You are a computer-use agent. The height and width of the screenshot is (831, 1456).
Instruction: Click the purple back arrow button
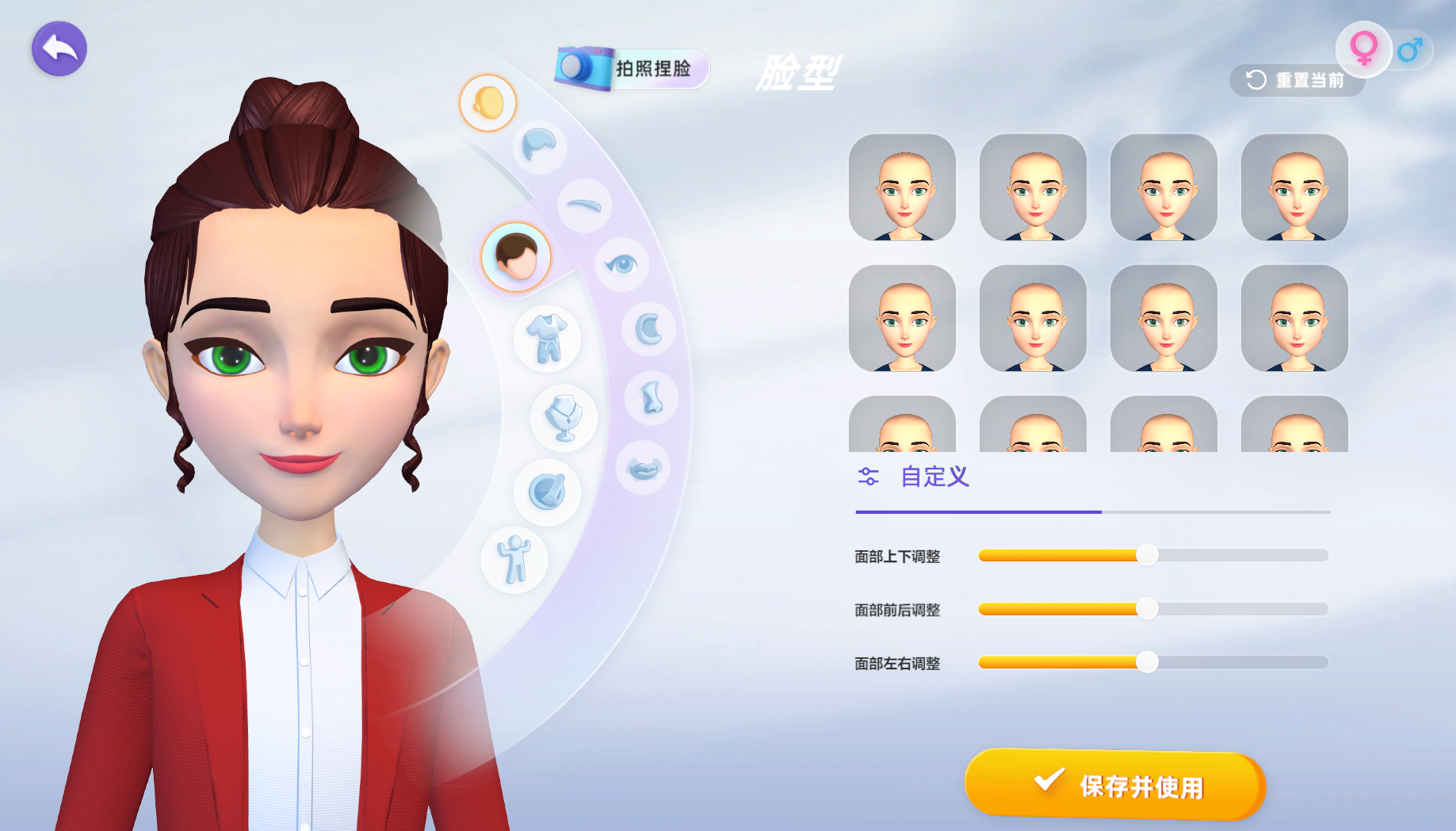pos(59,49)
